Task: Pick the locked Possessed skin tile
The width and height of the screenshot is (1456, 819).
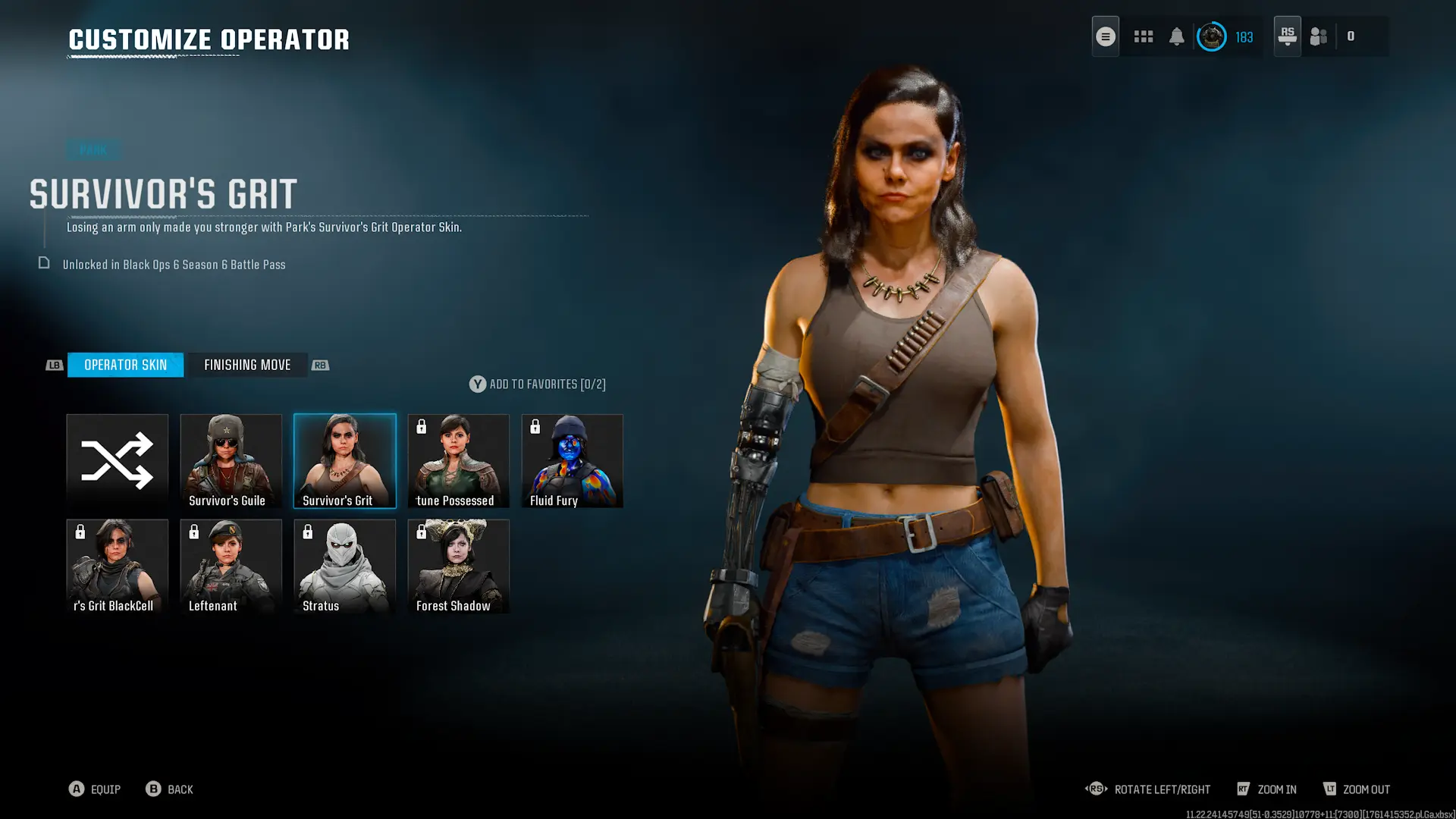Action: (458, 460)
